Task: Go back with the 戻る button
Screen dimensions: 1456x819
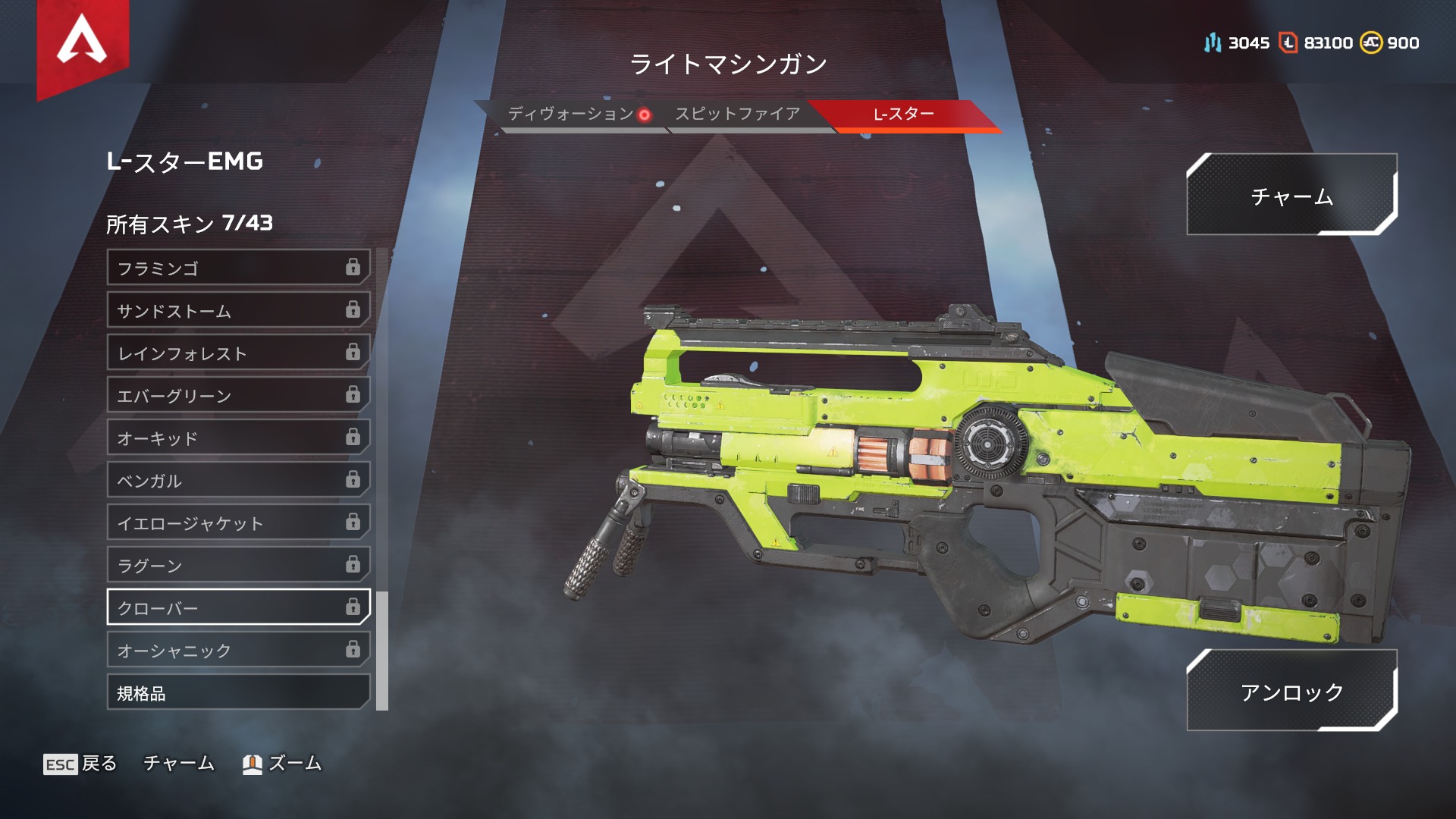Action: click(80, 764)
